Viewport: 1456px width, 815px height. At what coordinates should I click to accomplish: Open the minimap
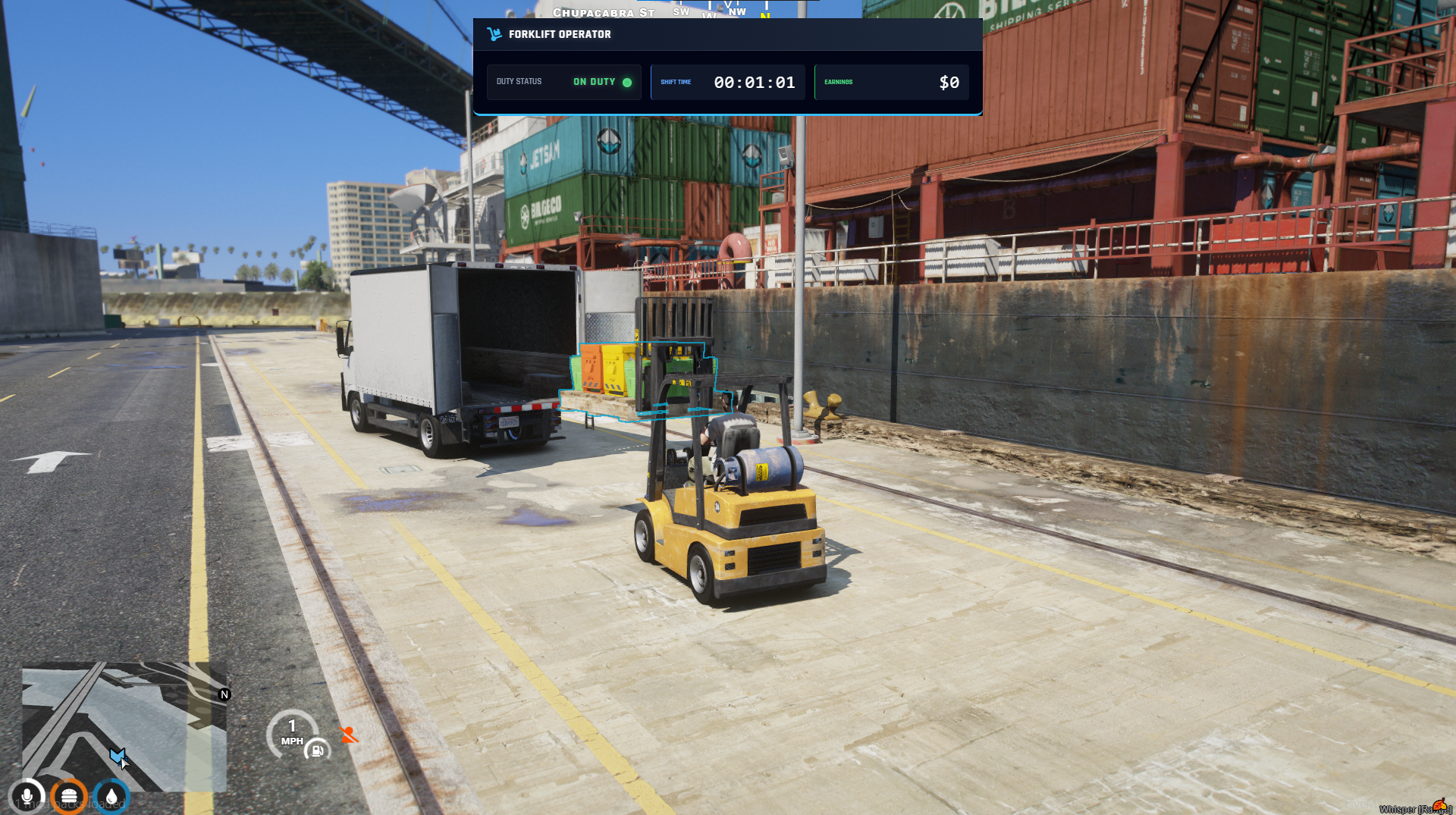(x=124, y=726)
